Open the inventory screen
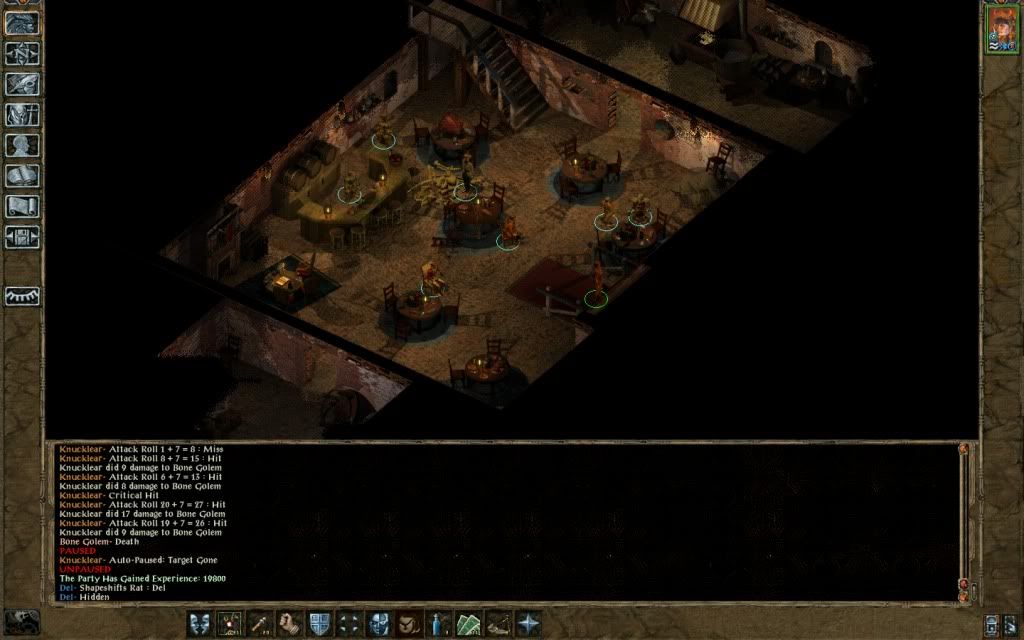 [22, 114]
